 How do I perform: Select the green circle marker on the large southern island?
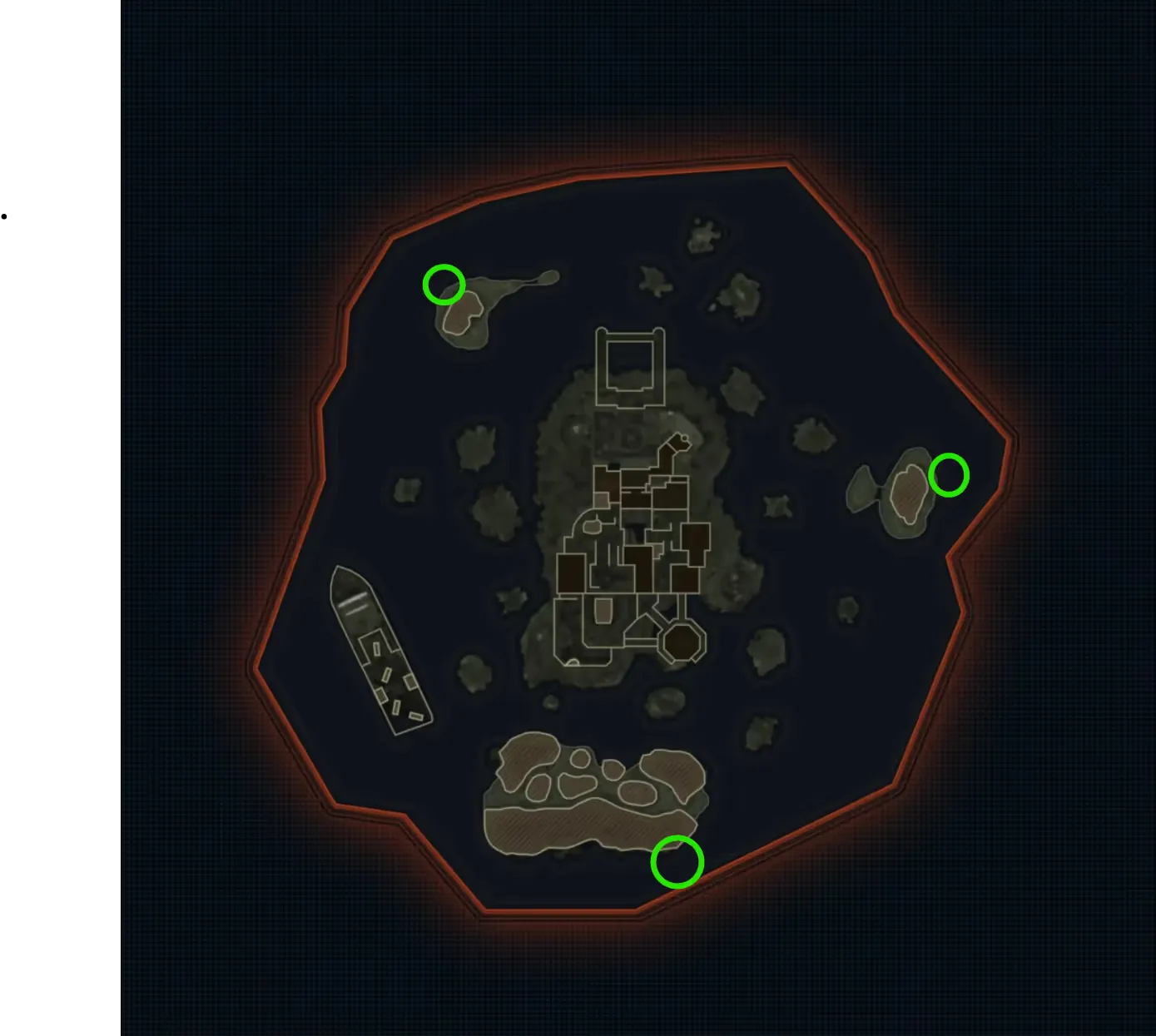click(677, 862)
